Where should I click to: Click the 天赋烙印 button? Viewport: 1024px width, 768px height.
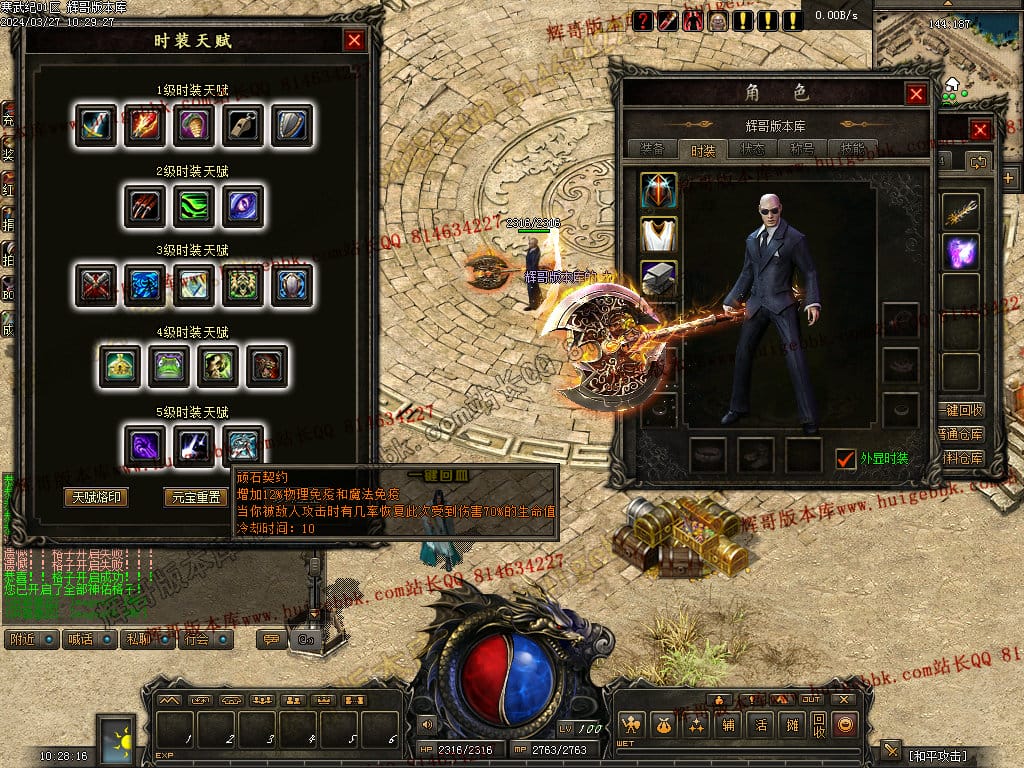coord(95,497)
